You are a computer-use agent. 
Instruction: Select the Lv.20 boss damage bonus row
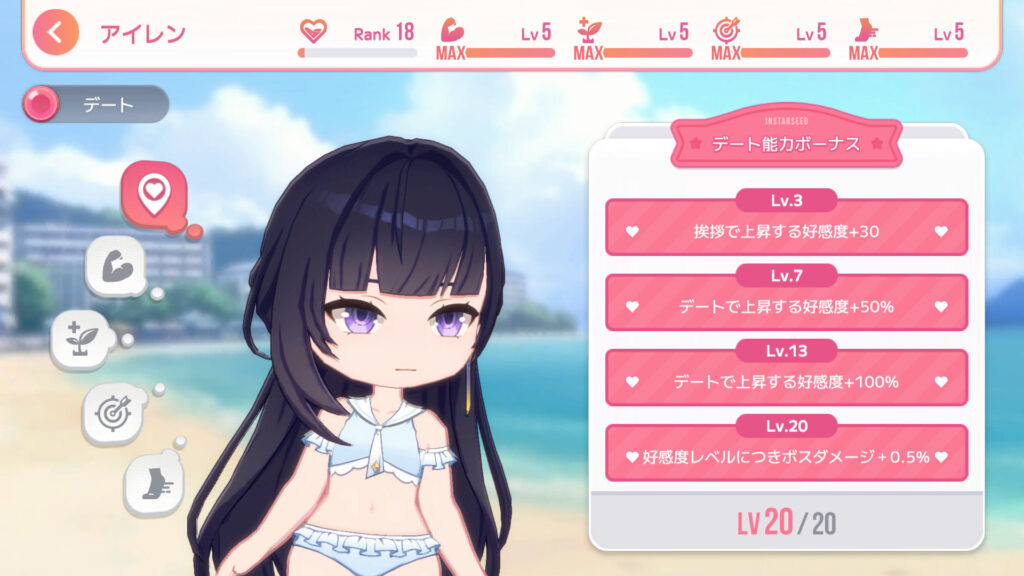(x=786, y=455)
